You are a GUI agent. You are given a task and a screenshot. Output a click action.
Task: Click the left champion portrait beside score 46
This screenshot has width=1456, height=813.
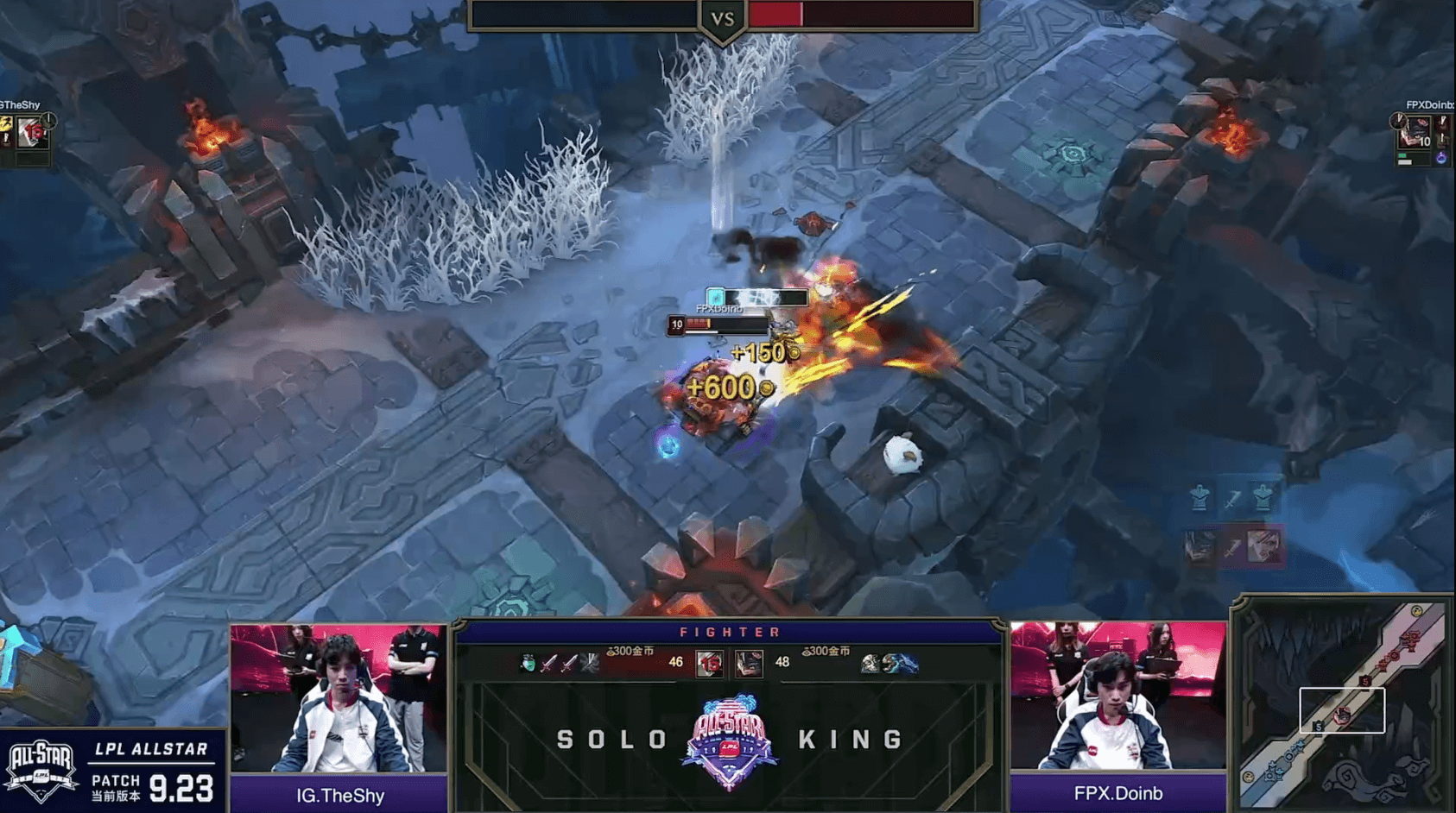pos(709,663)
